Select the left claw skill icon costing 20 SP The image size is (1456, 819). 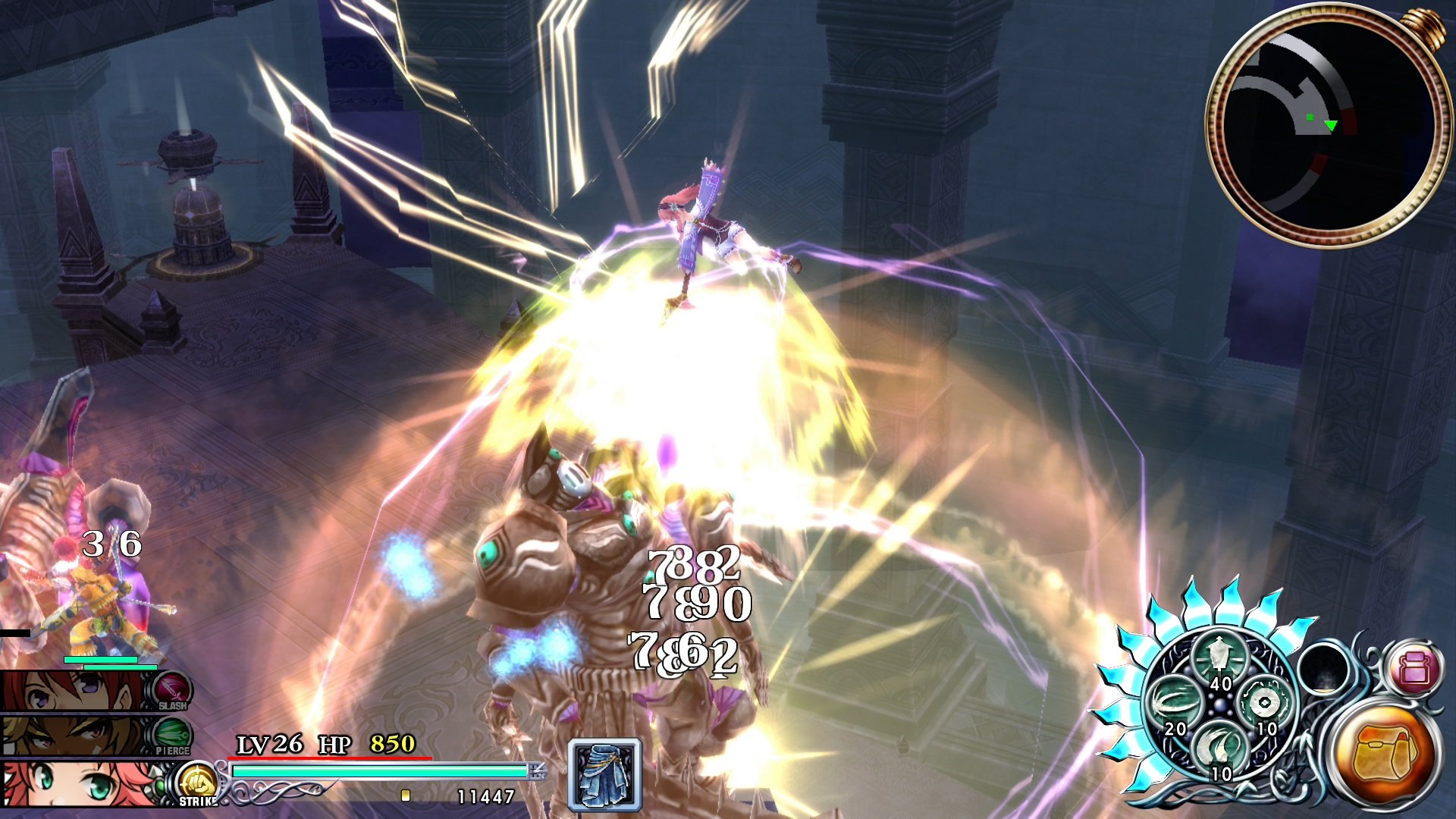coord(1174,699)
